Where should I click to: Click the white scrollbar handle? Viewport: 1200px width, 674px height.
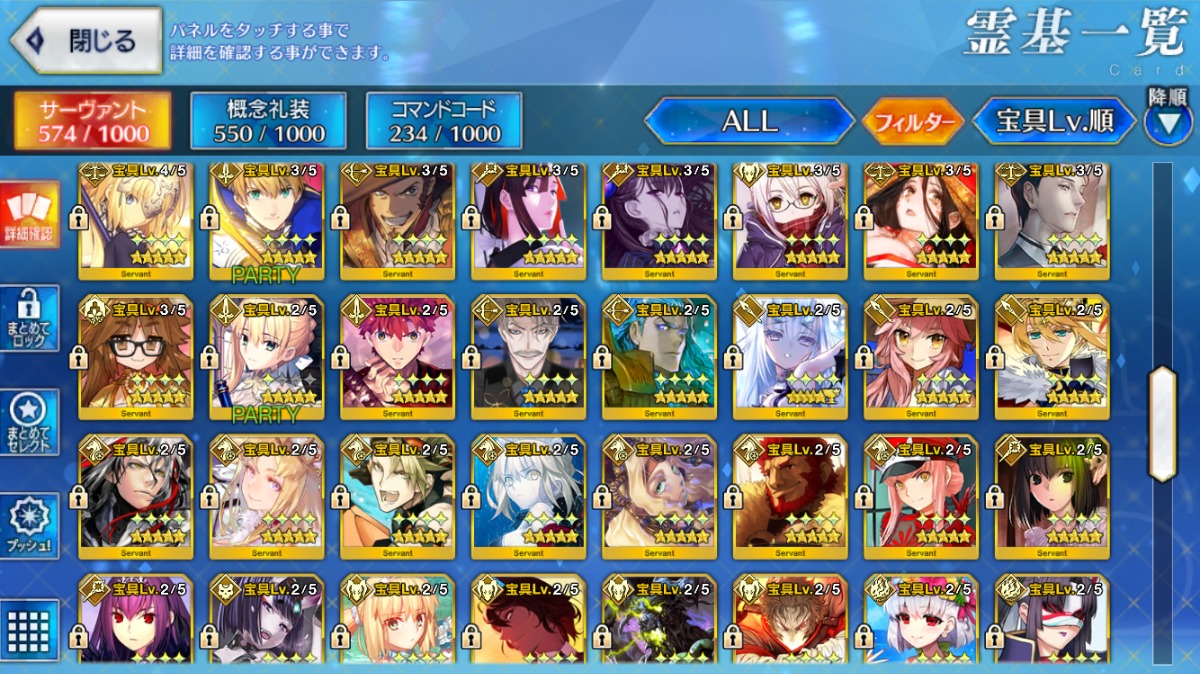[1162, 423]
